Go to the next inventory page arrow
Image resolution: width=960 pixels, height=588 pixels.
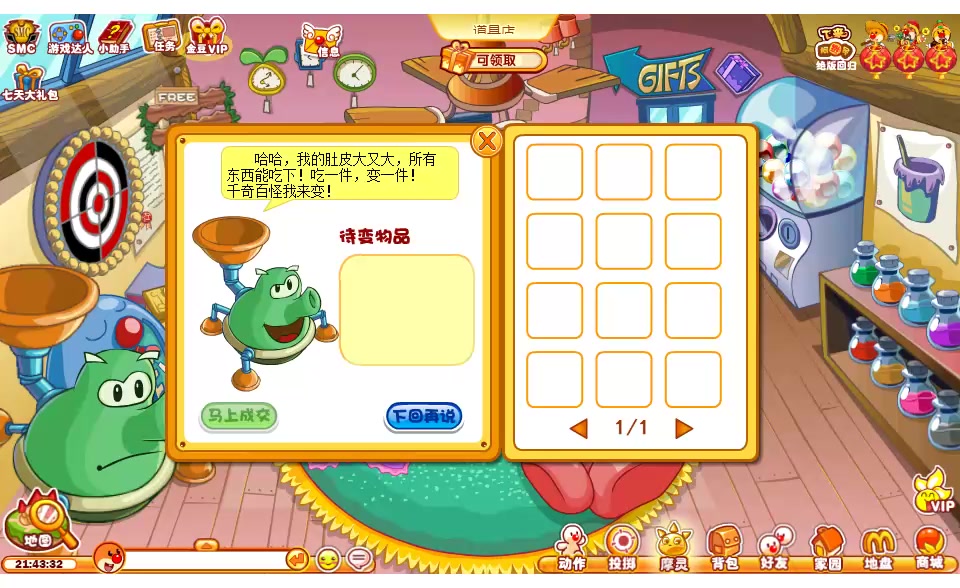pyautogui.click(x=684, y=429)
